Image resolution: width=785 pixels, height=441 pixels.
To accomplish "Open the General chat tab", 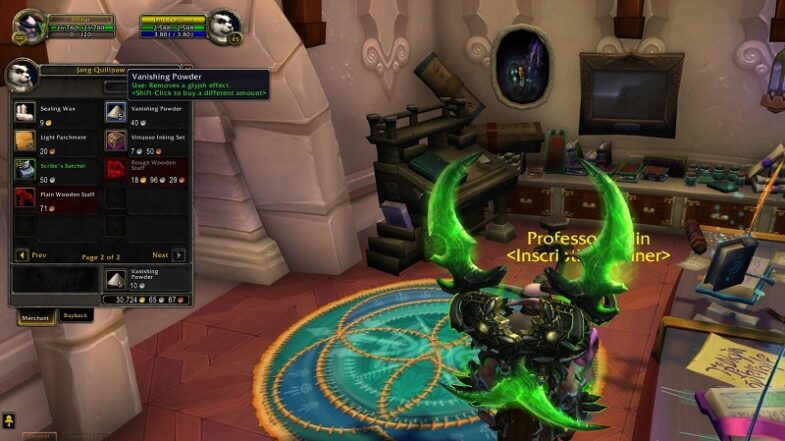I will tap(37, 437).
